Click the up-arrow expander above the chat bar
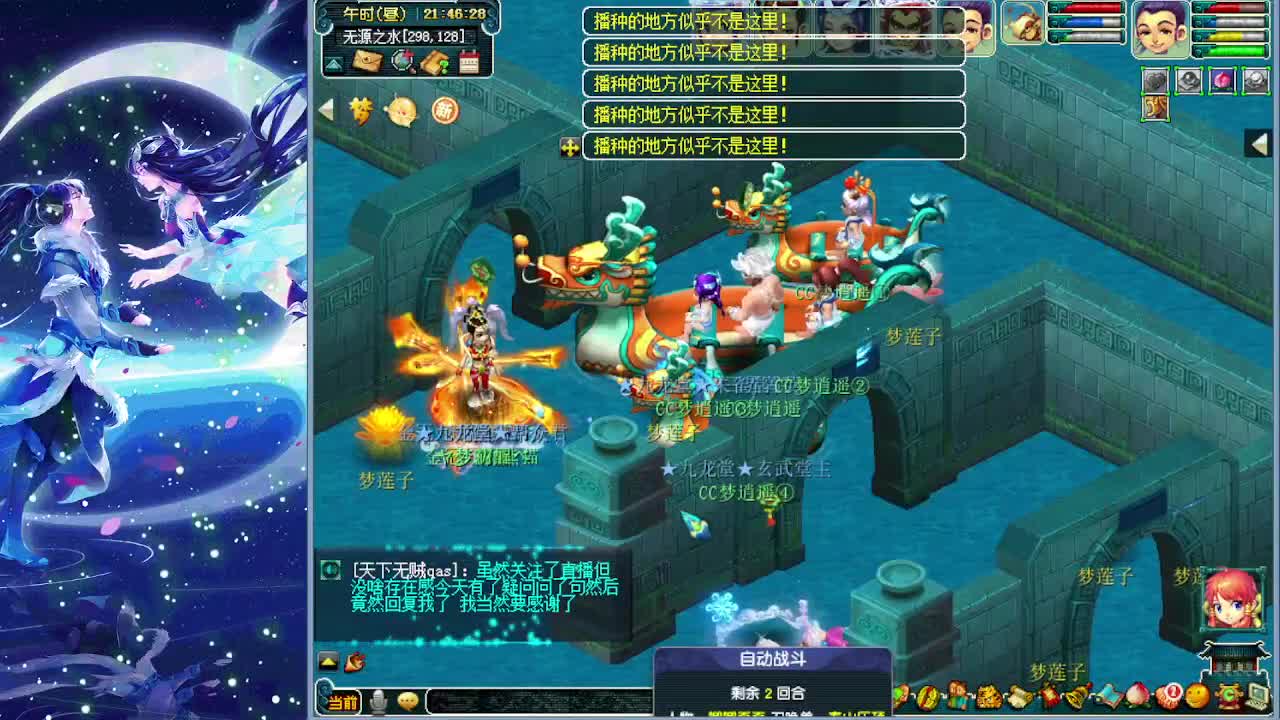This screenshot has width=1280, height=720. (x=328, y=662)
